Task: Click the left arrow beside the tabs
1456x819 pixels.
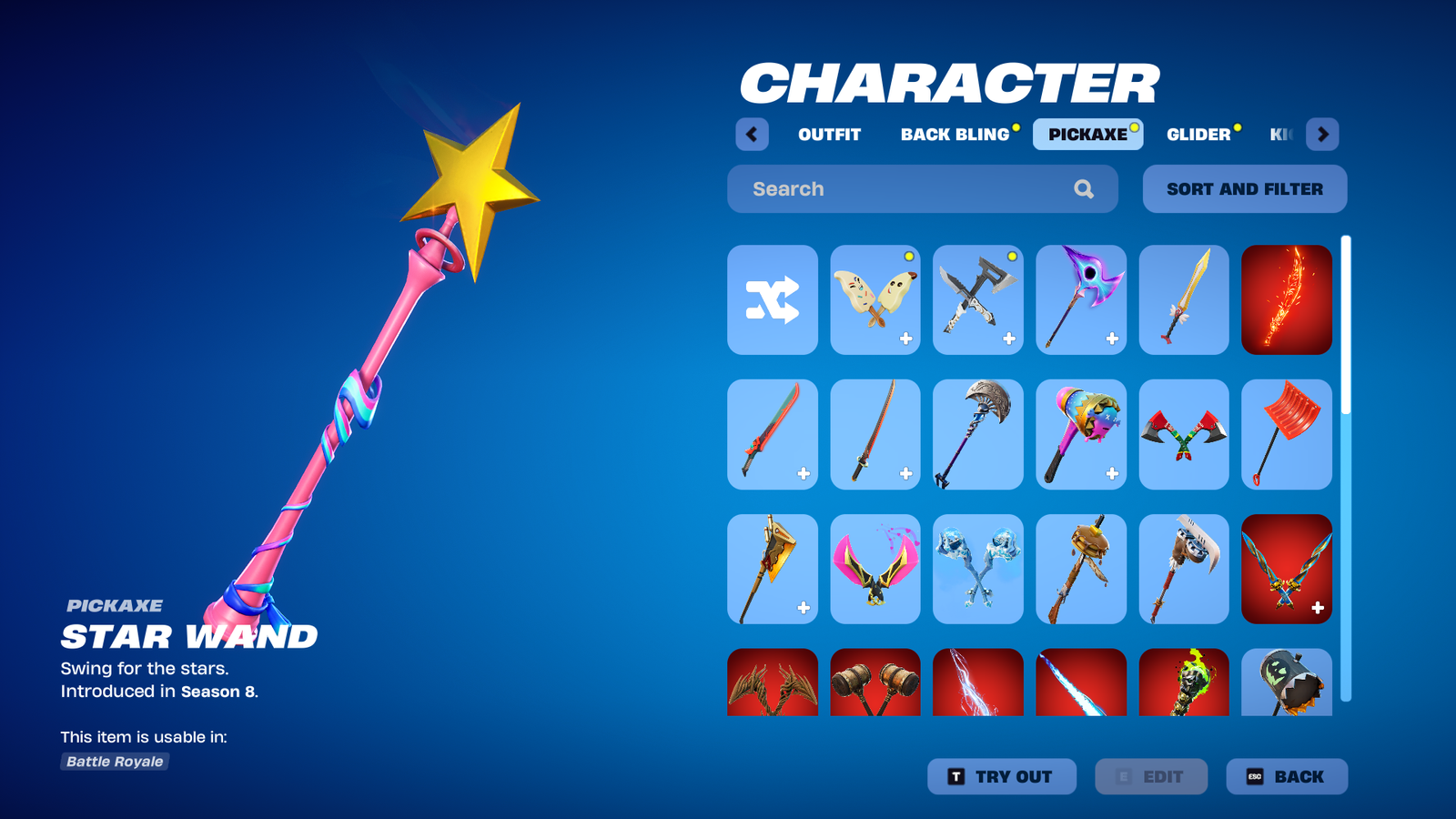Action: (x=752, y=135)
